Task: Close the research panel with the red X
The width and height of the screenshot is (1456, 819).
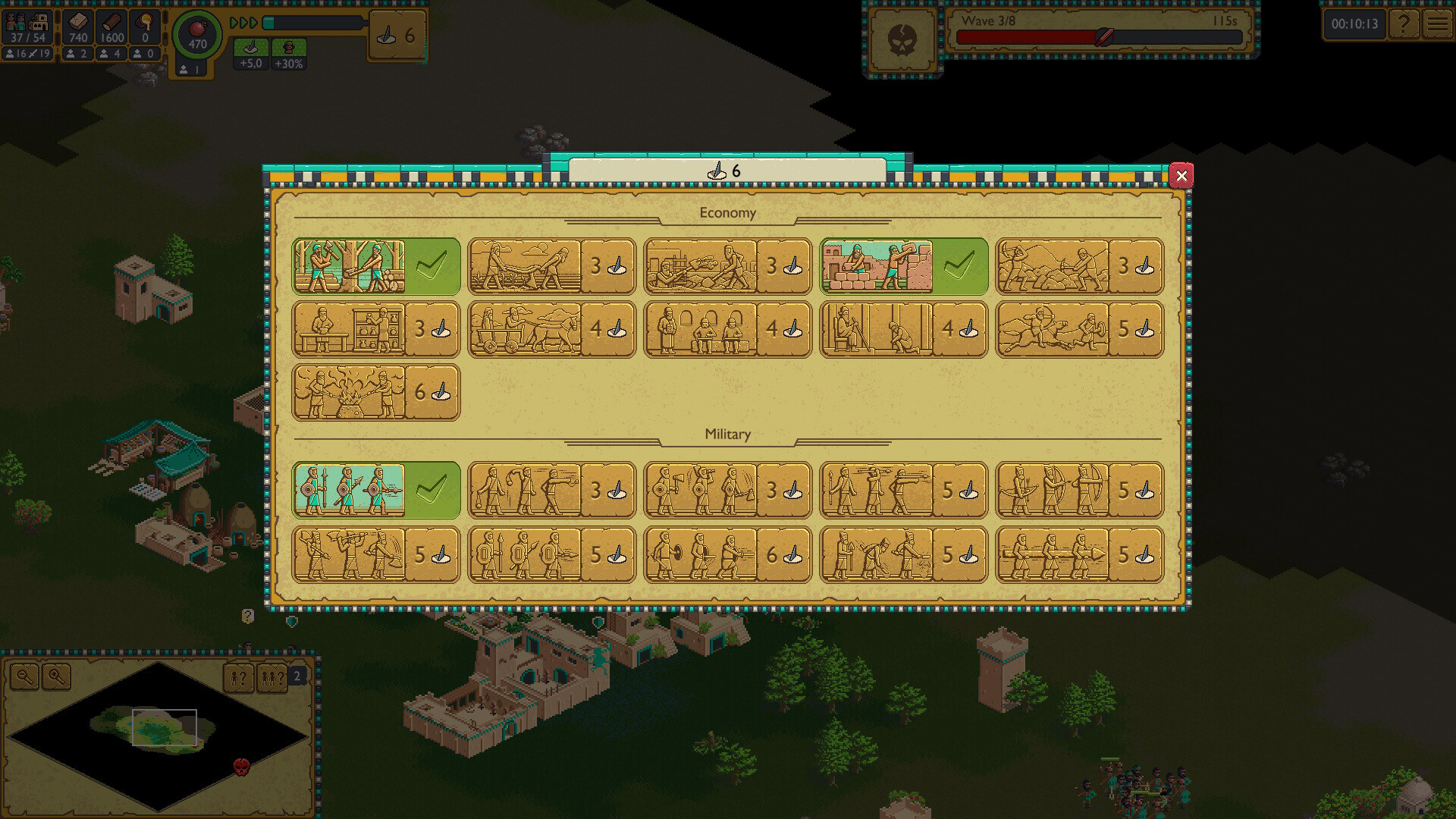Action: pos(1182,175)
